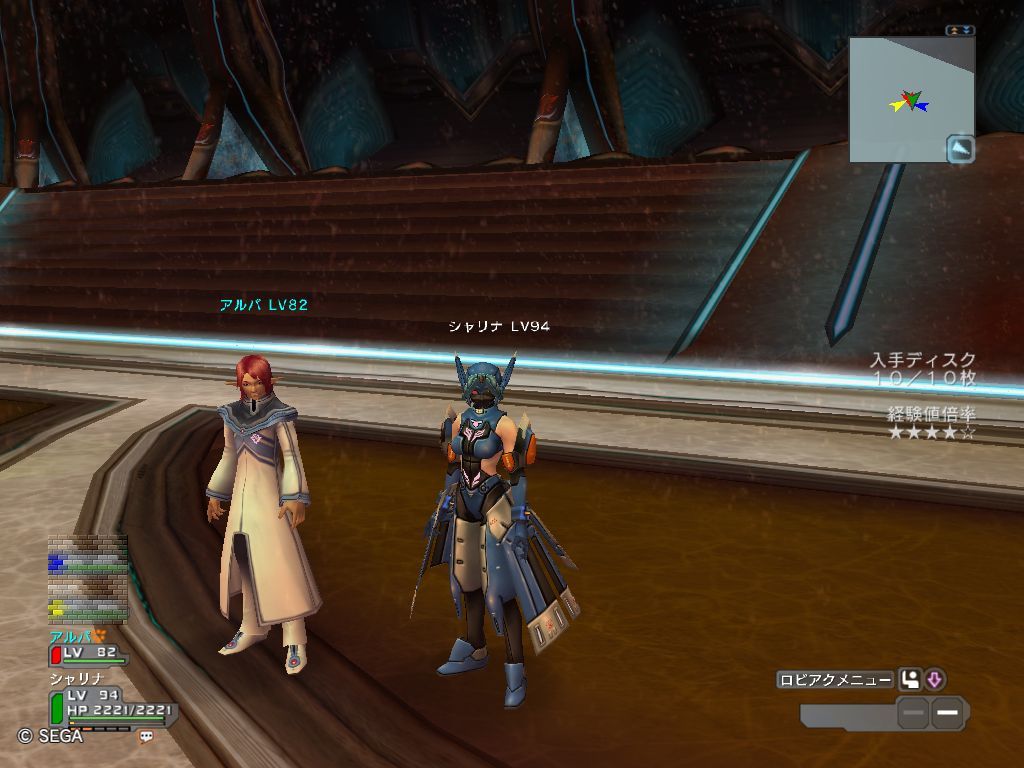The image size is (1024, 768).
Task: Select the purple down arrow icon
Action: pos(935,680)
